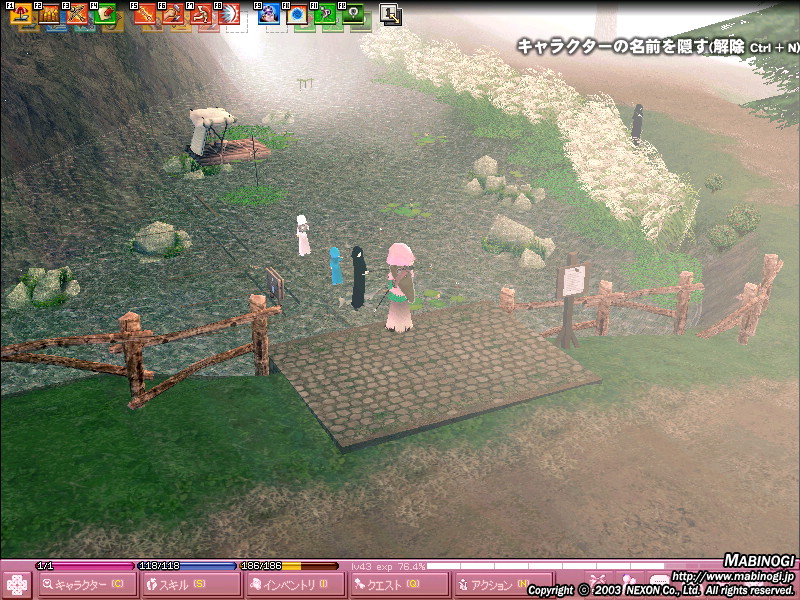Use the F12 dark green skill icon
The height and width of the screenshot is (600, 800).
(353, 14)
